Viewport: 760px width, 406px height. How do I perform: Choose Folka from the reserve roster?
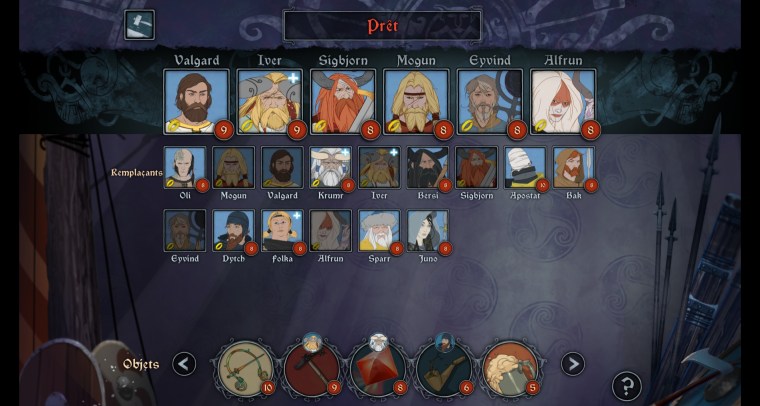pos(282,230)
